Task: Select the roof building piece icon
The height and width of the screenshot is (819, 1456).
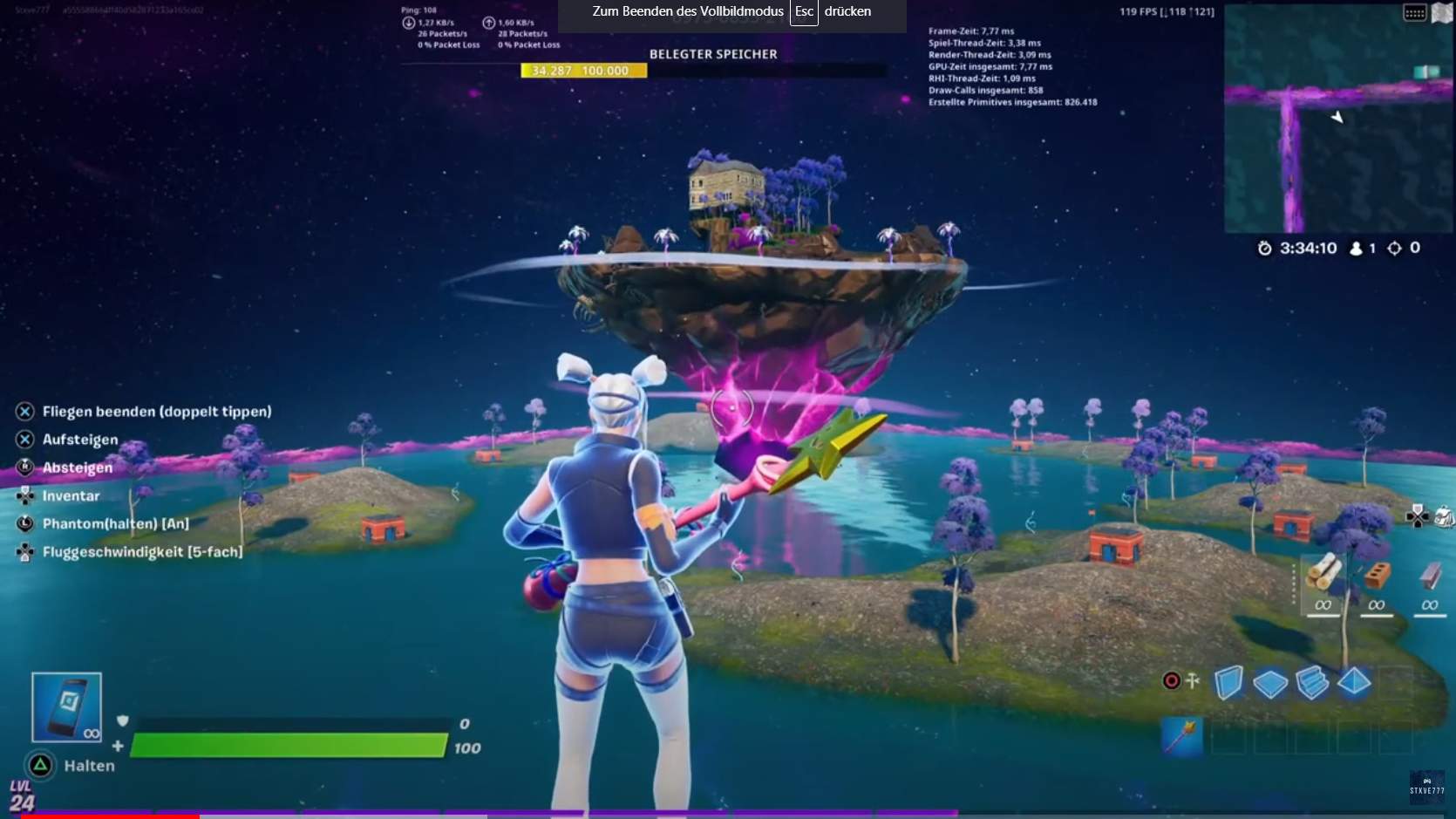Action: [1354, 682]
